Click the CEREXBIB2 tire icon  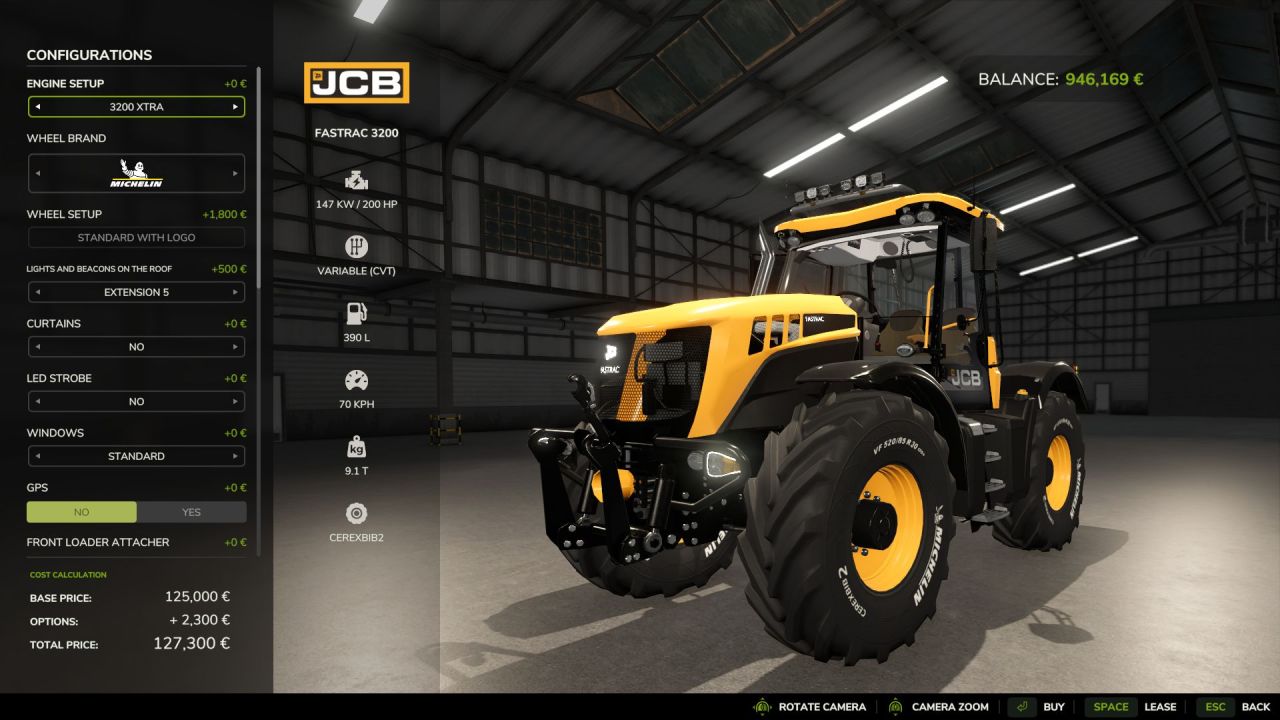pos(357,514)
